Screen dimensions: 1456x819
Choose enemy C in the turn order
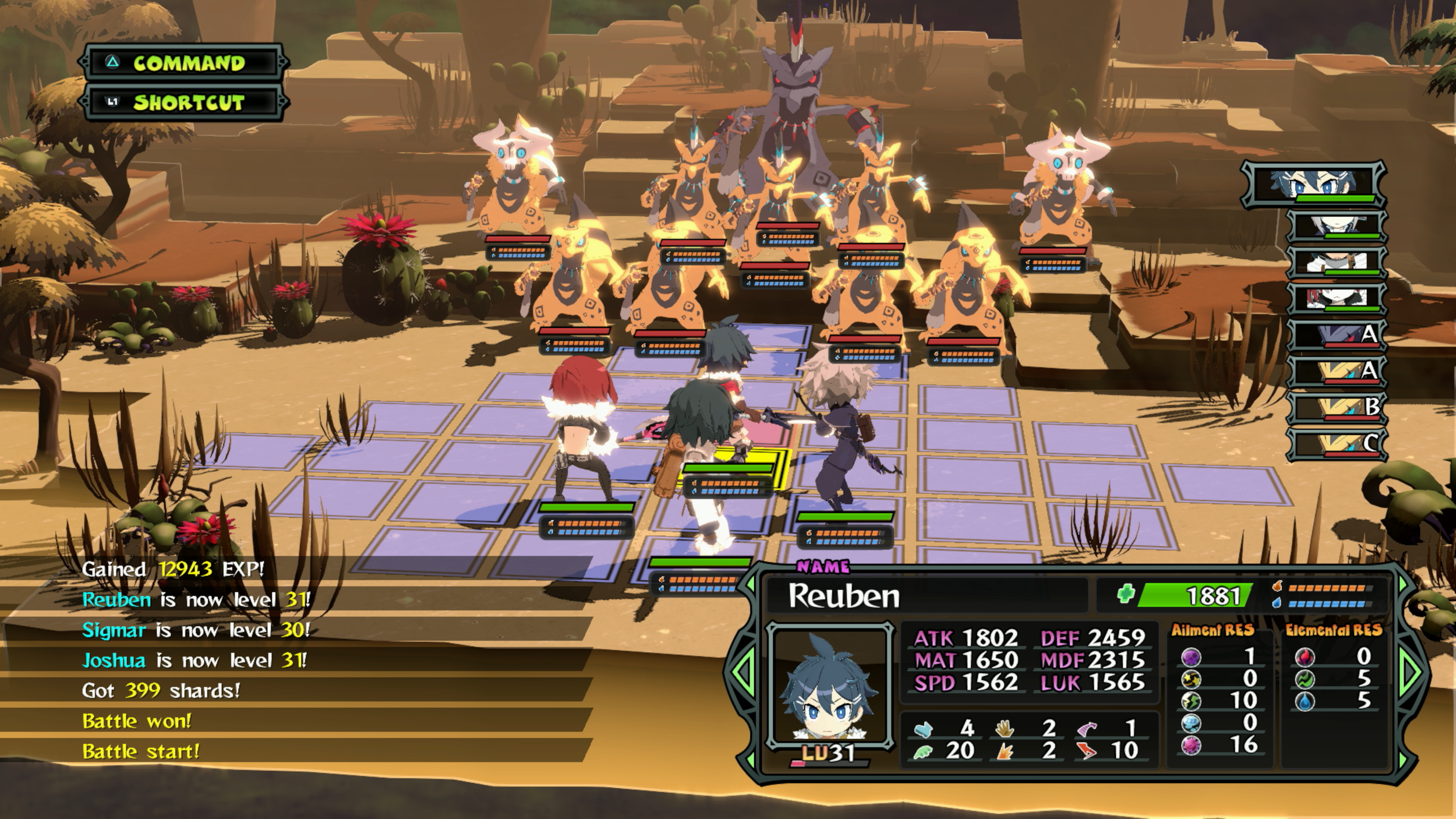point(1336,444)
